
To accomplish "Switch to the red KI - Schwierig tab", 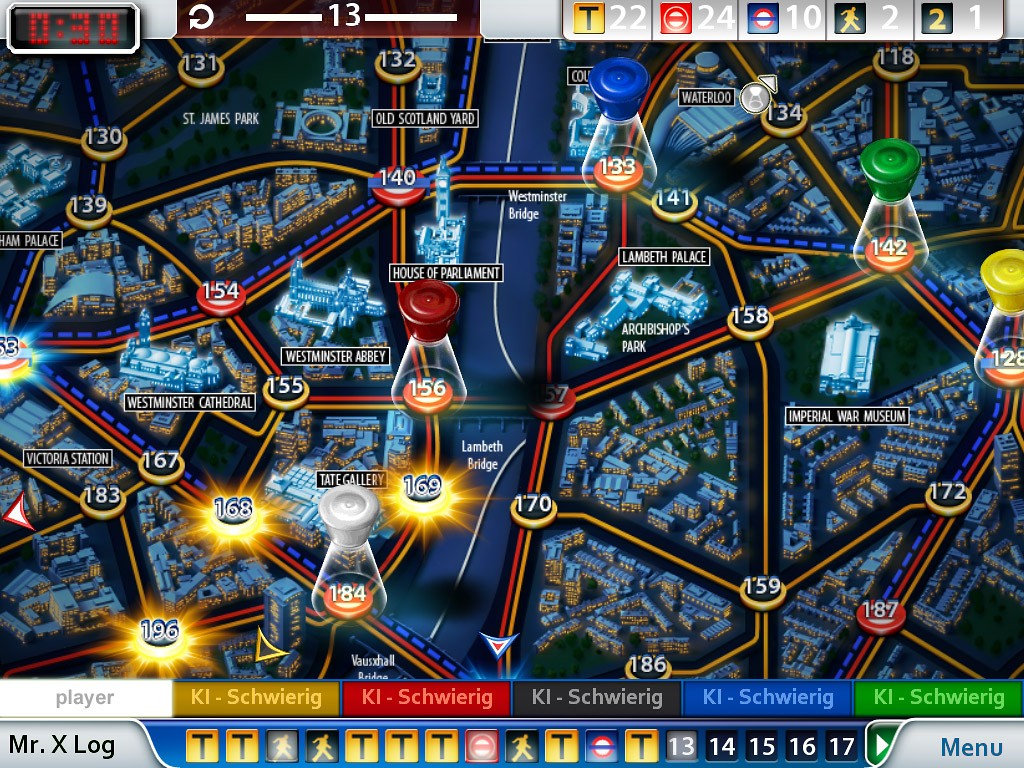I will click(427, 697).
